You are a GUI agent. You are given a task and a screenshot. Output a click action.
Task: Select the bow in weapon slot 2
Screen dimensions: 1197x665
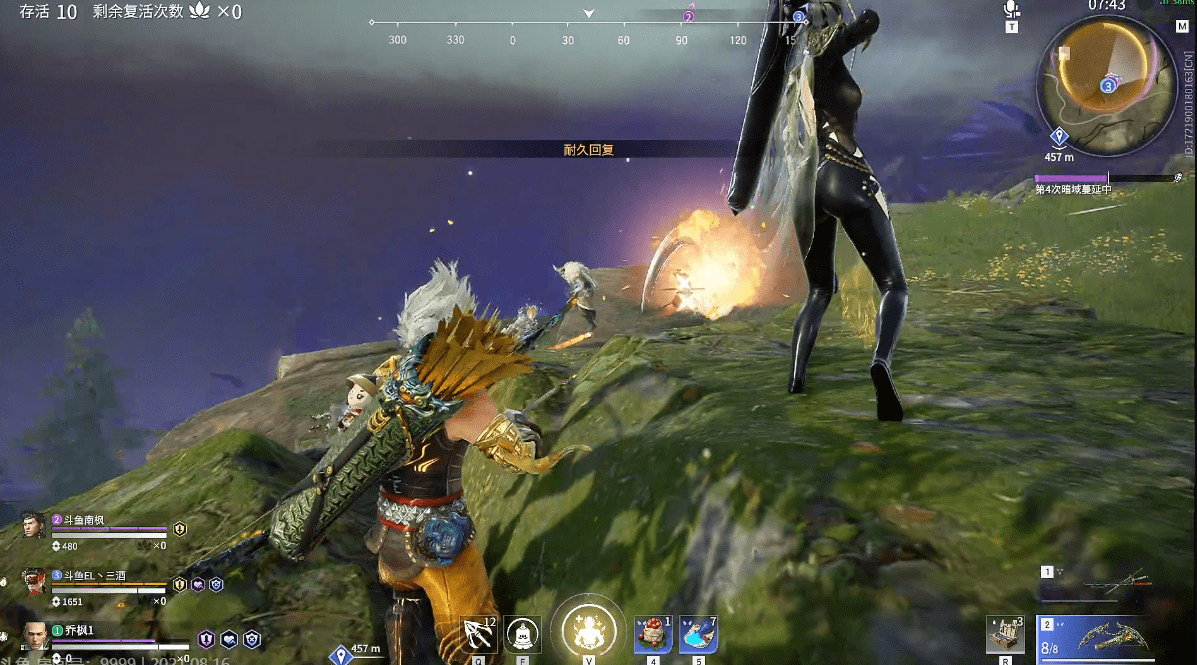[1102, 636]
